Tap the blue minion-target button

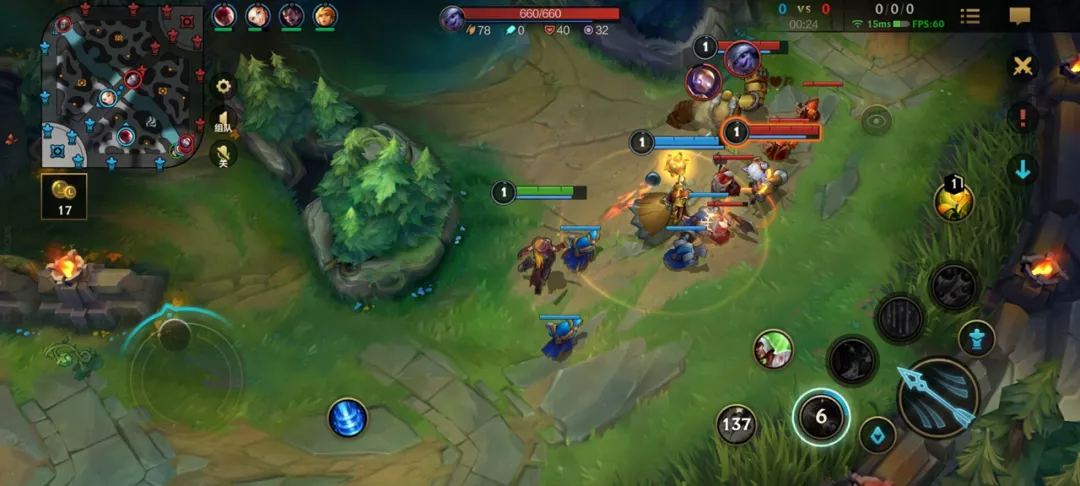[x=877, y=435]
